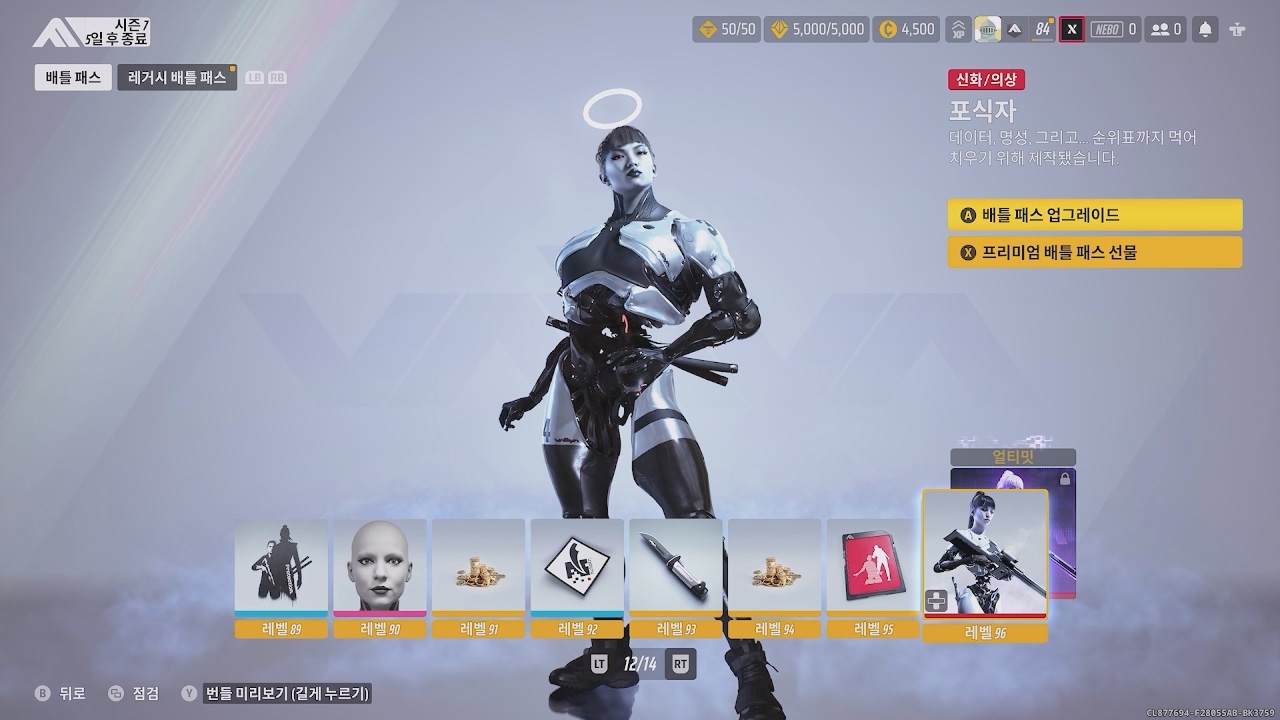
Task: Click the XP boost icon in the top bar
Action: tap(957, 29)
